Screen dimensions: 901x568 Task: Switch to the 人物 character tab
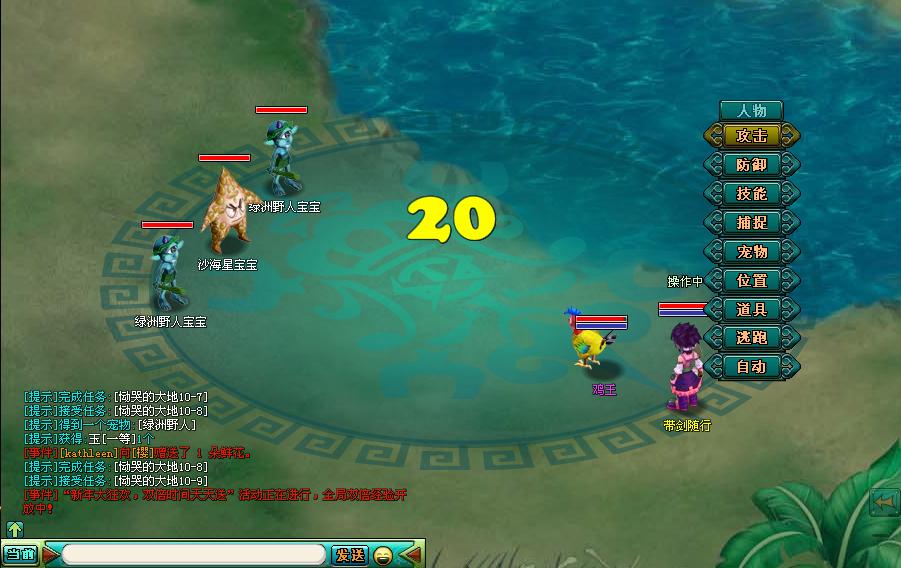751,110
